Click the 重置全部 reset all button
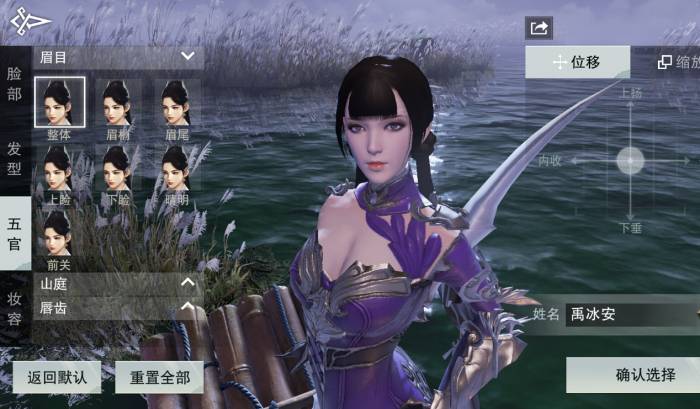The image size is (700, 409). (x=159, y=378)
